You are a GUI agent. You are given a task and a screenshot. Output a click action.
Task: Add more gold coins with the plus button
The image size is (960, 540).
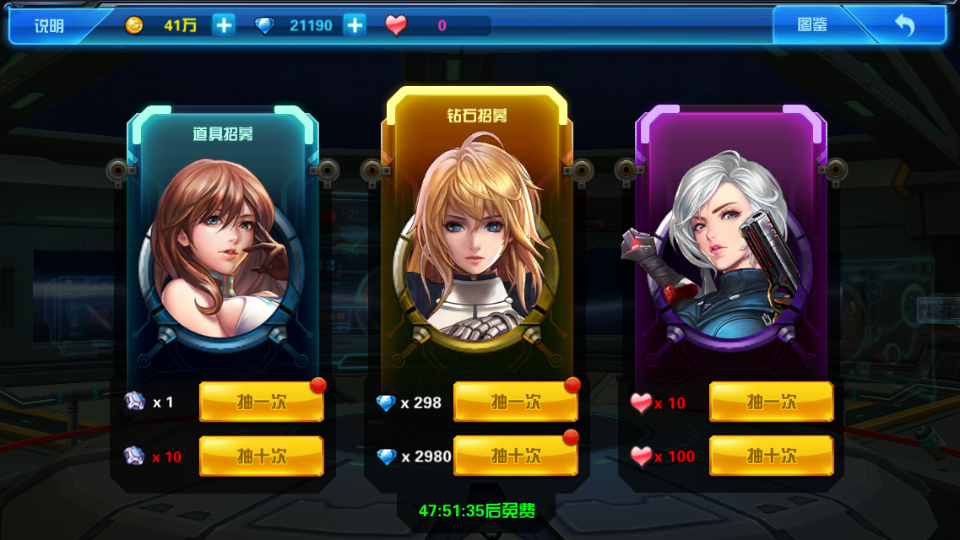pyautogui.click(x=224, y=26)
